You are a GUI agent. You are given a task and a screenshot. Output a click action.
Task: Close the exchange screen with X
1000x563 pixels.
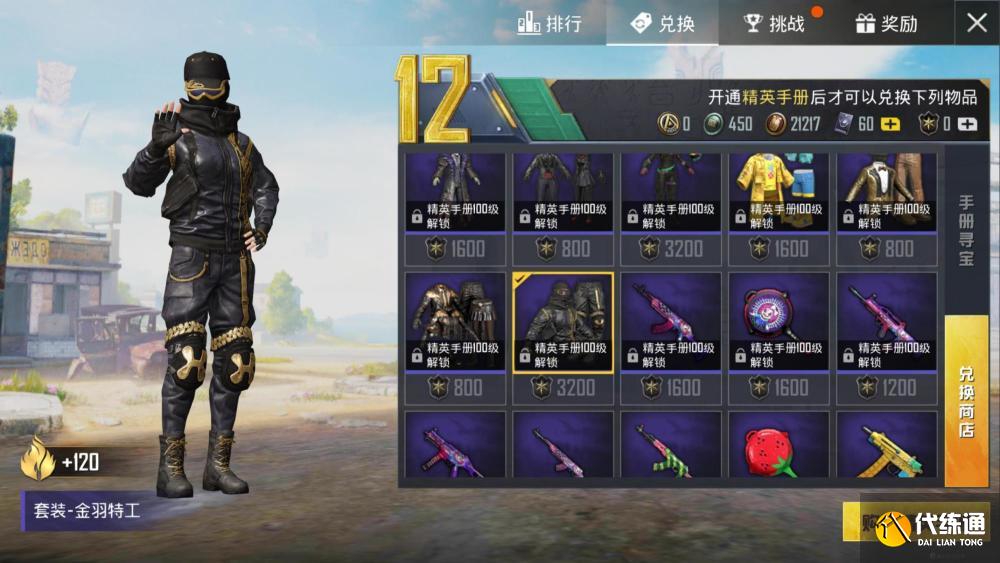[x=976, y=23]
